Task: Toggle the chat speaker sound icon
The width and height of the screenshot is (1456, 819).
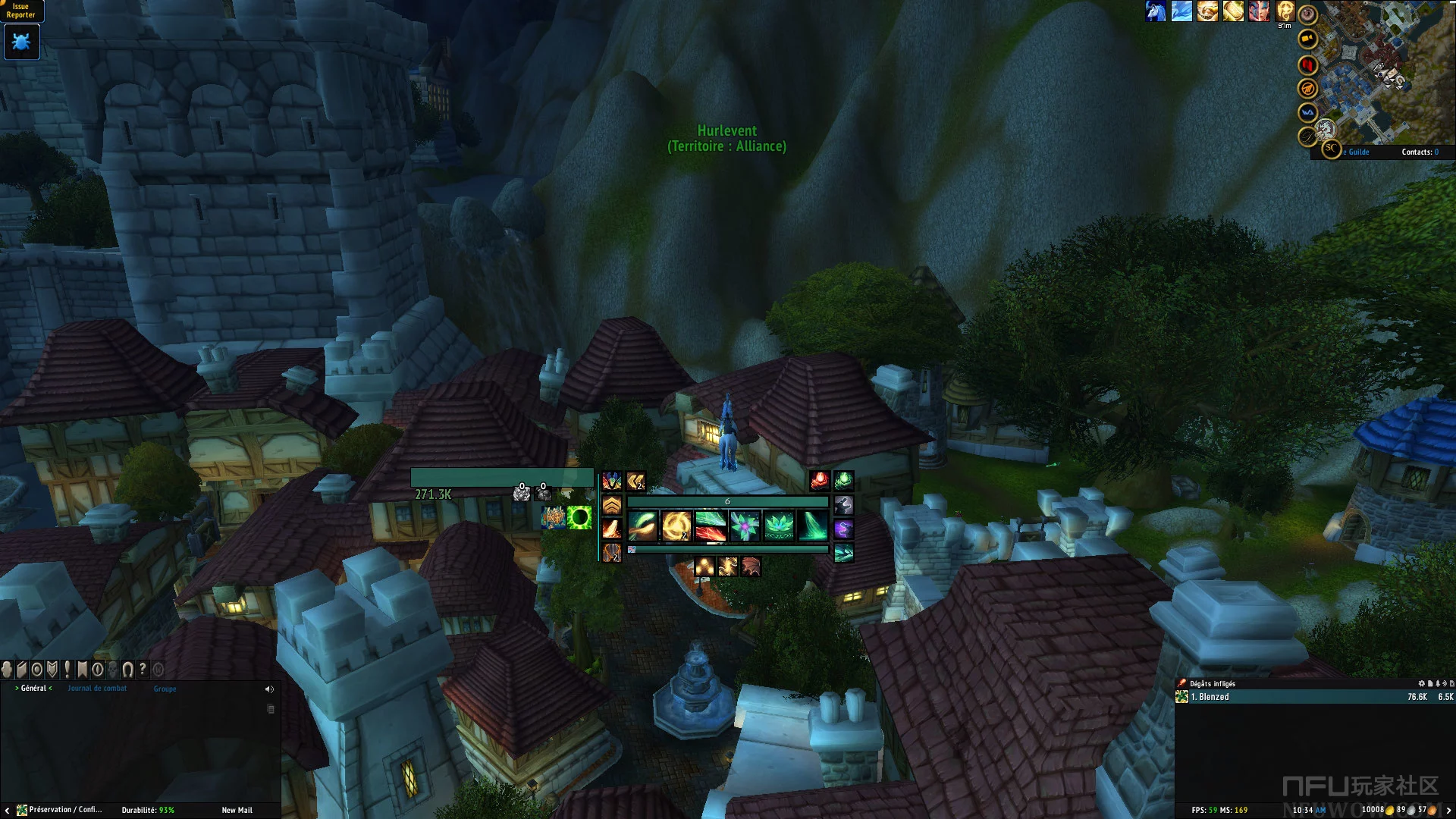Action: point(269,689)
